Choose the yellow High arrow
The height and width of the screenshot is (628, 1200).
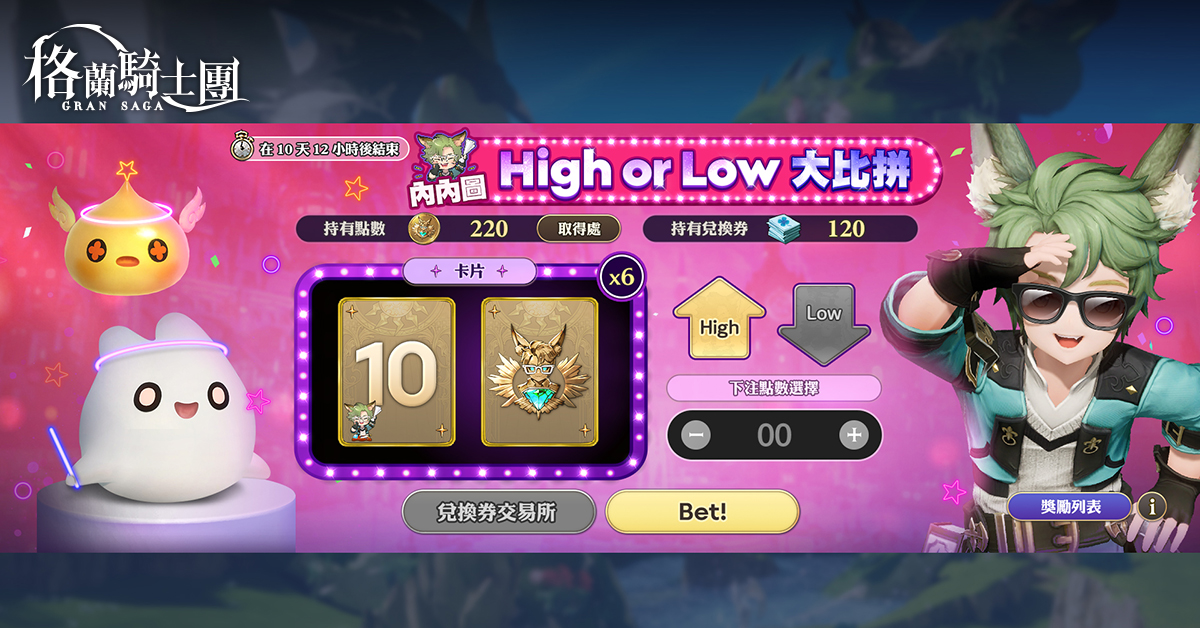point(719,318)
